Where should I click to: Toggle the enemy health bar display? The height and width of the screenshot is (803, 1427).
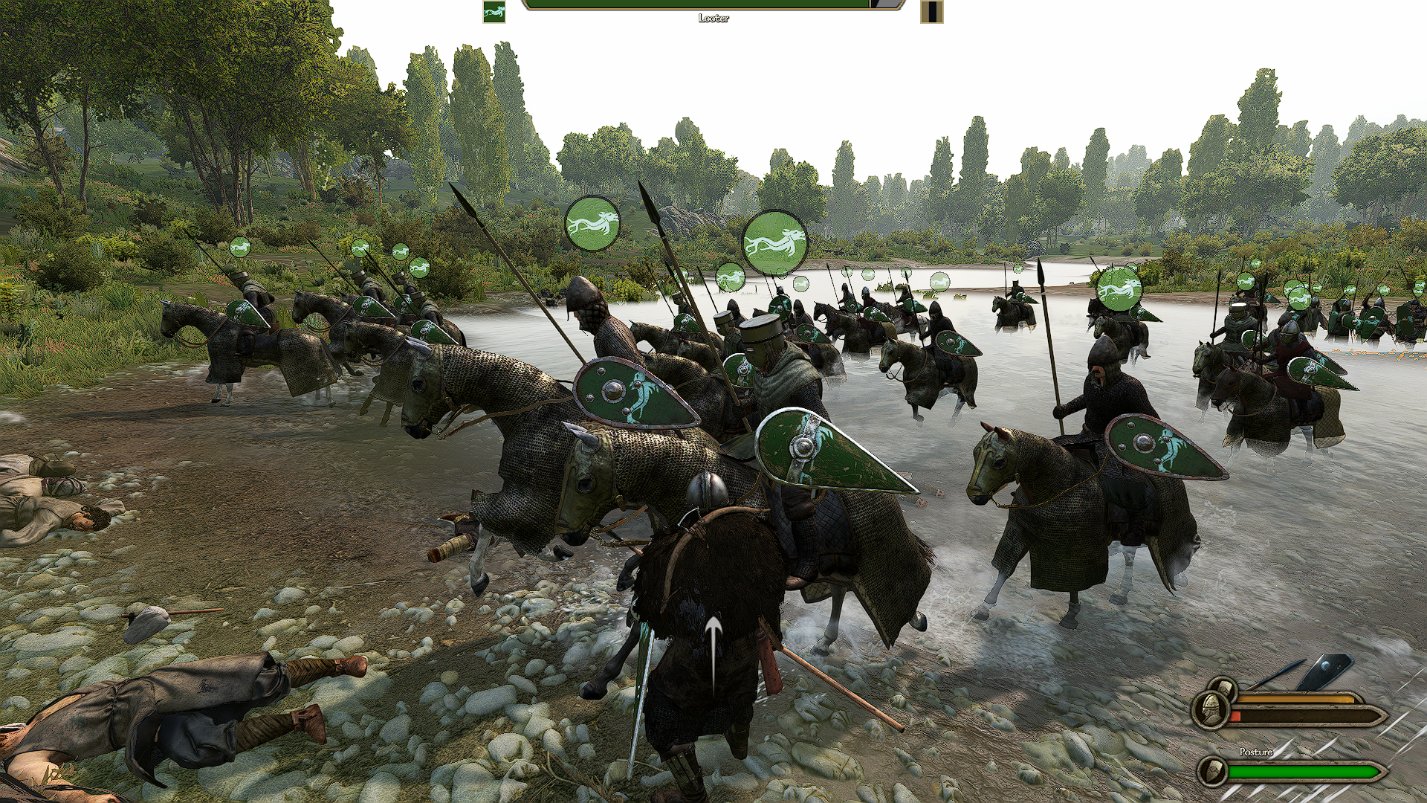tap(700, 8)
